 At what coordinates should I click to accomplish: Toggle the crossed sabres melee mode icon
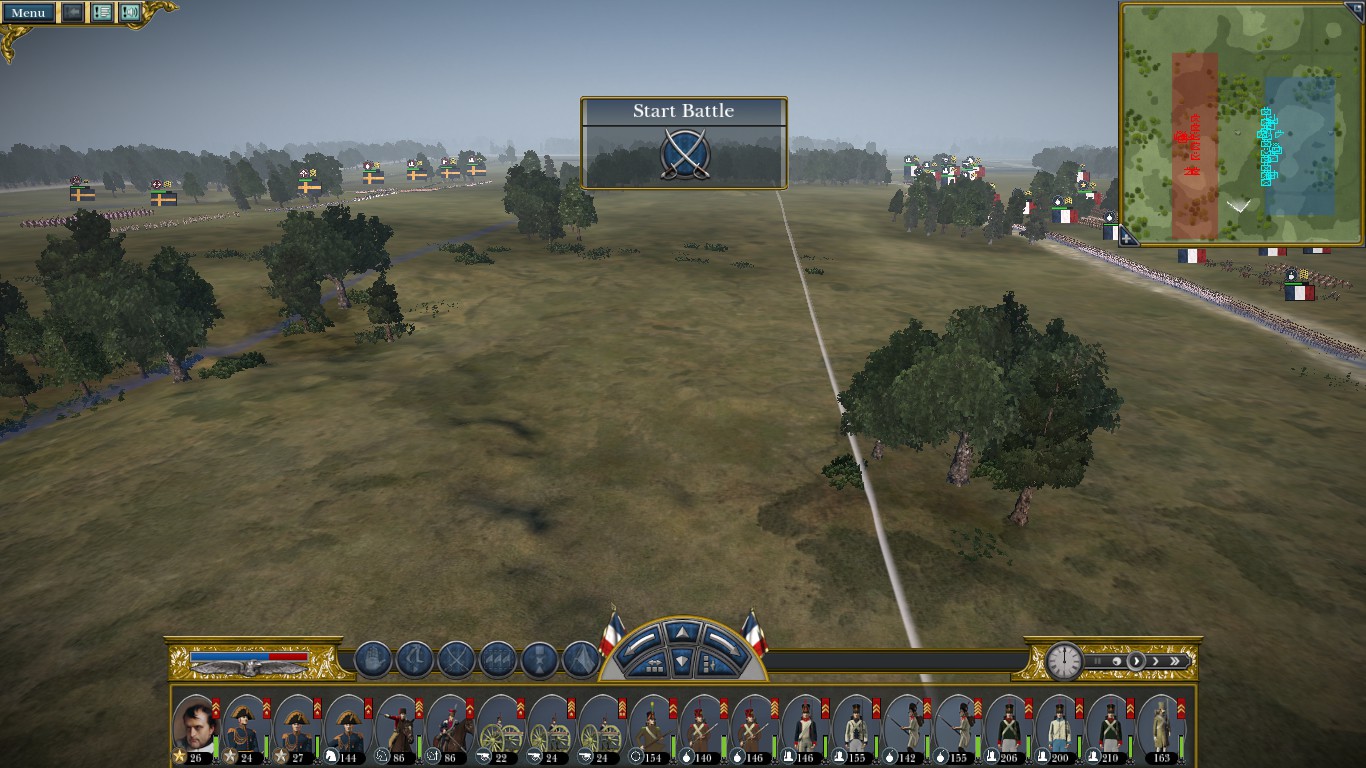(x=456, y=660)
